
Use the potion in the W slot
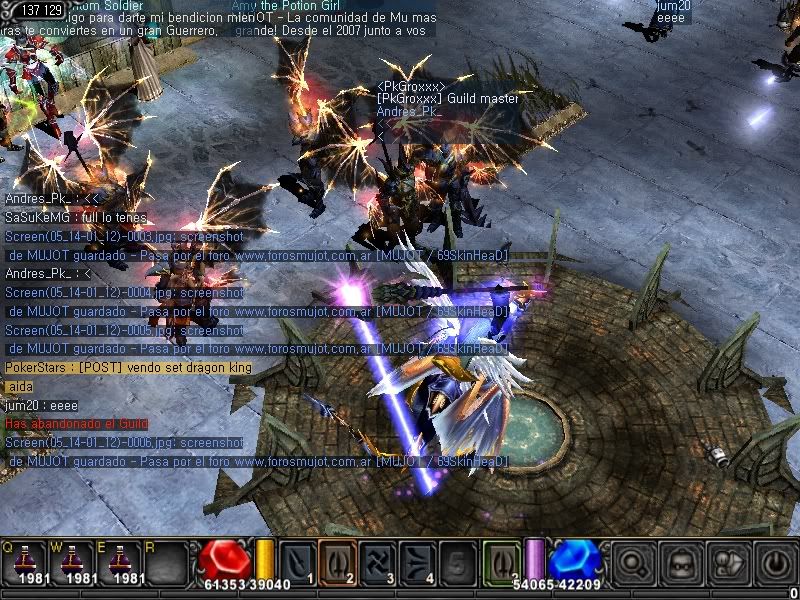point(74,563)
